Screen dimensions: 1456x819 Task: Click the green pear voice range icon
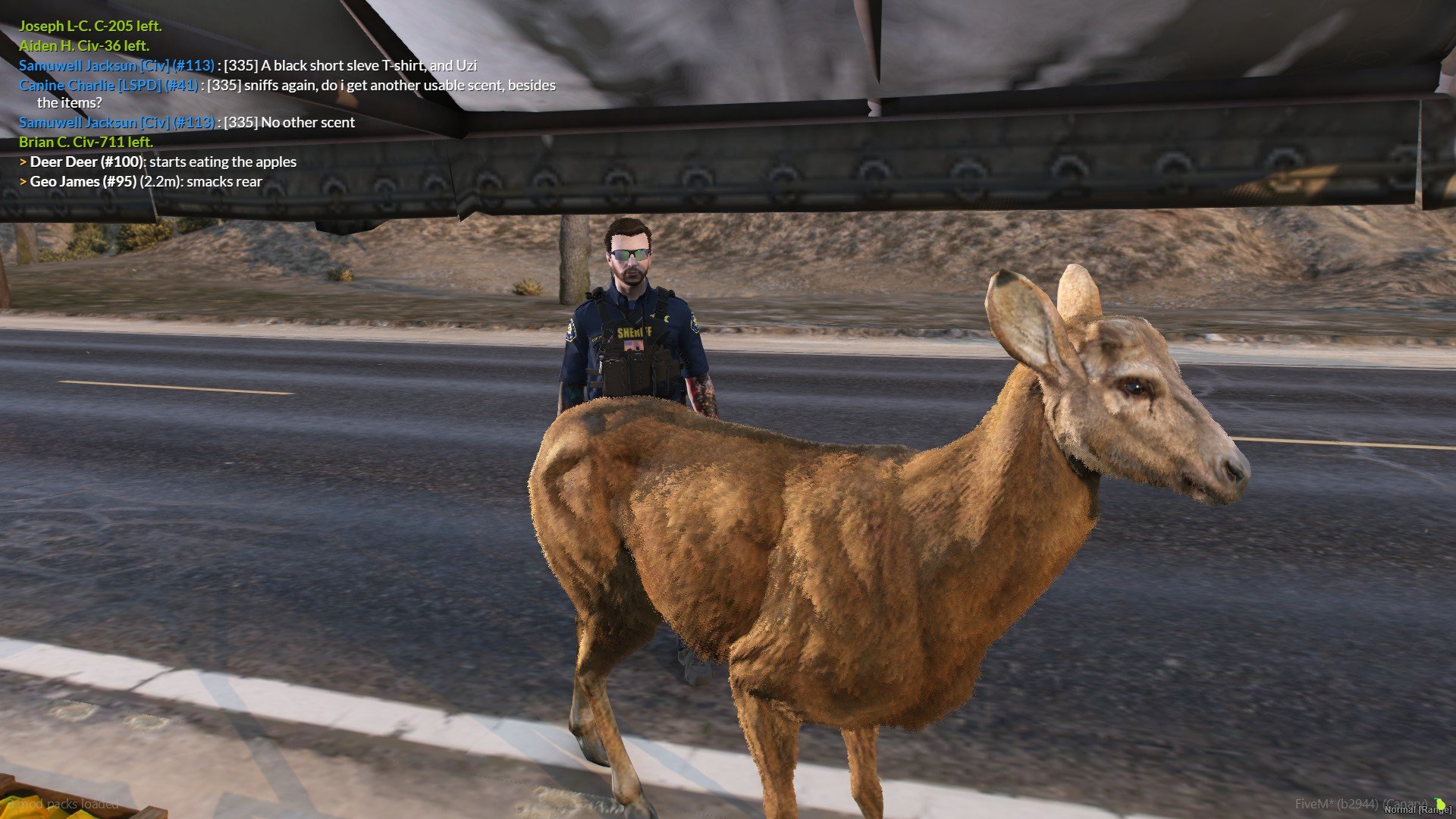pos(1440,804)
